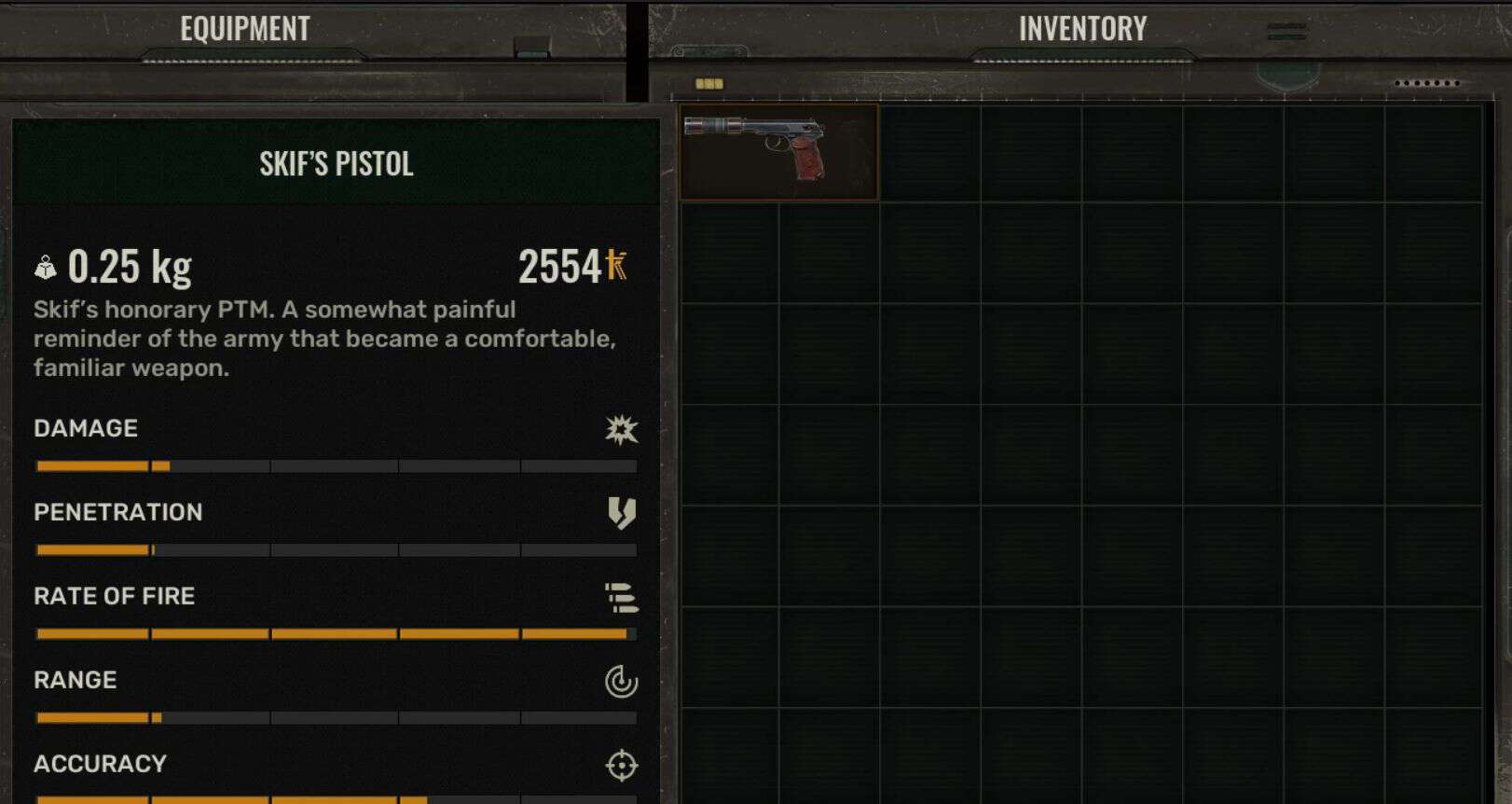Switch to the Equipment tab
Image resolution: width=1512 pixels, height=804 pixels.
pos(244,28)
